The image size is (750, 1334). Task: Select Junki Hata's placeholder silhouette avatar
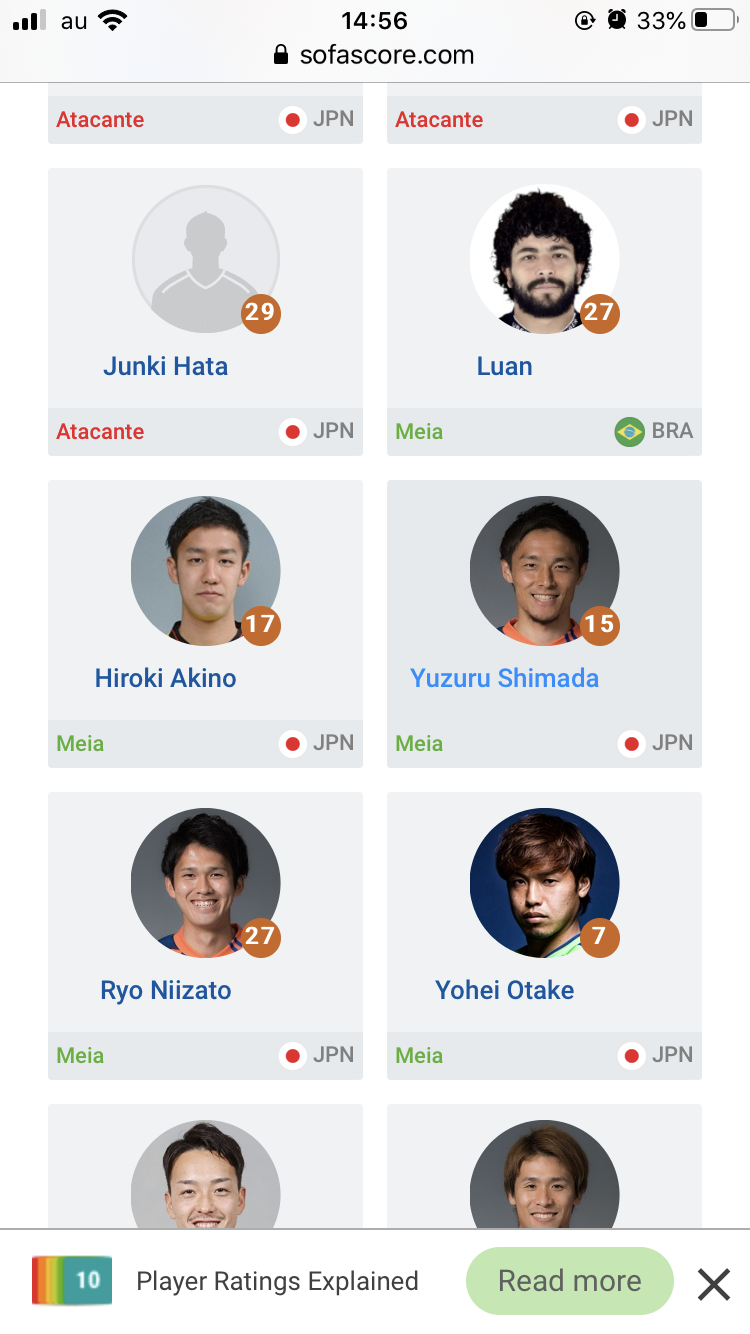coord(205,258)
